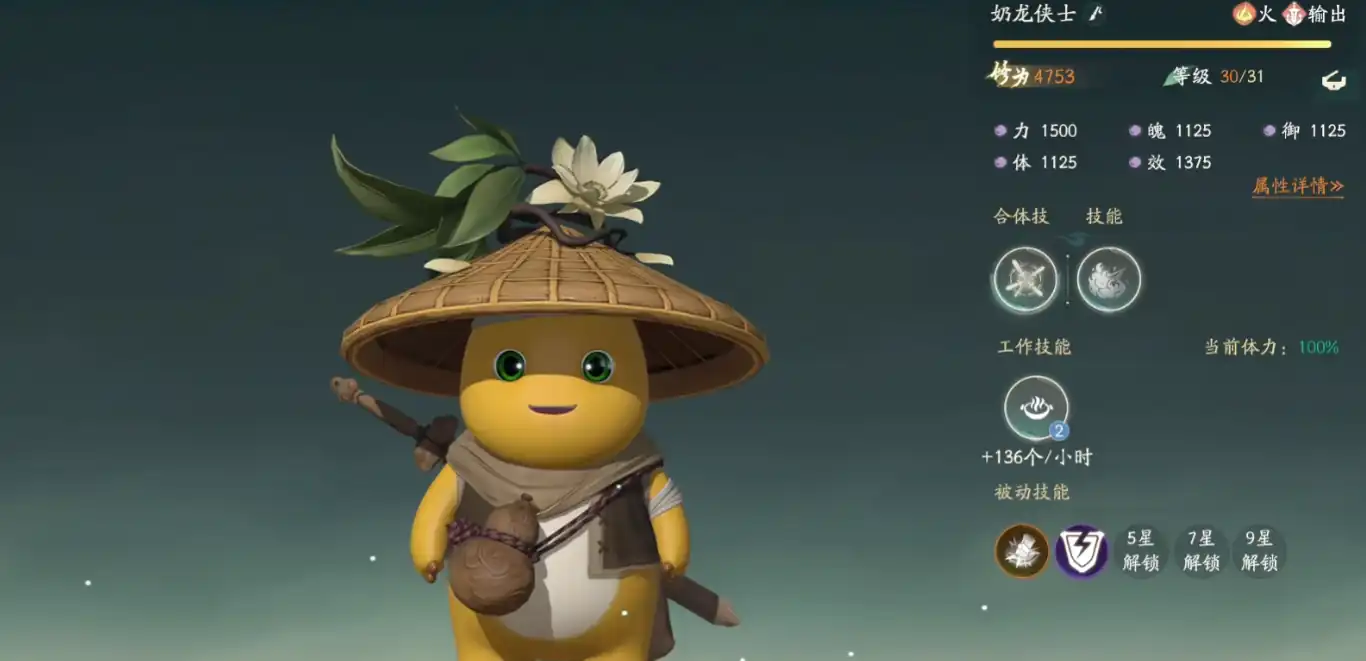Screen dimensions: 1366x661
Task: Select the 9星解锁 locked passive slot
Action: click(1259, 551)
